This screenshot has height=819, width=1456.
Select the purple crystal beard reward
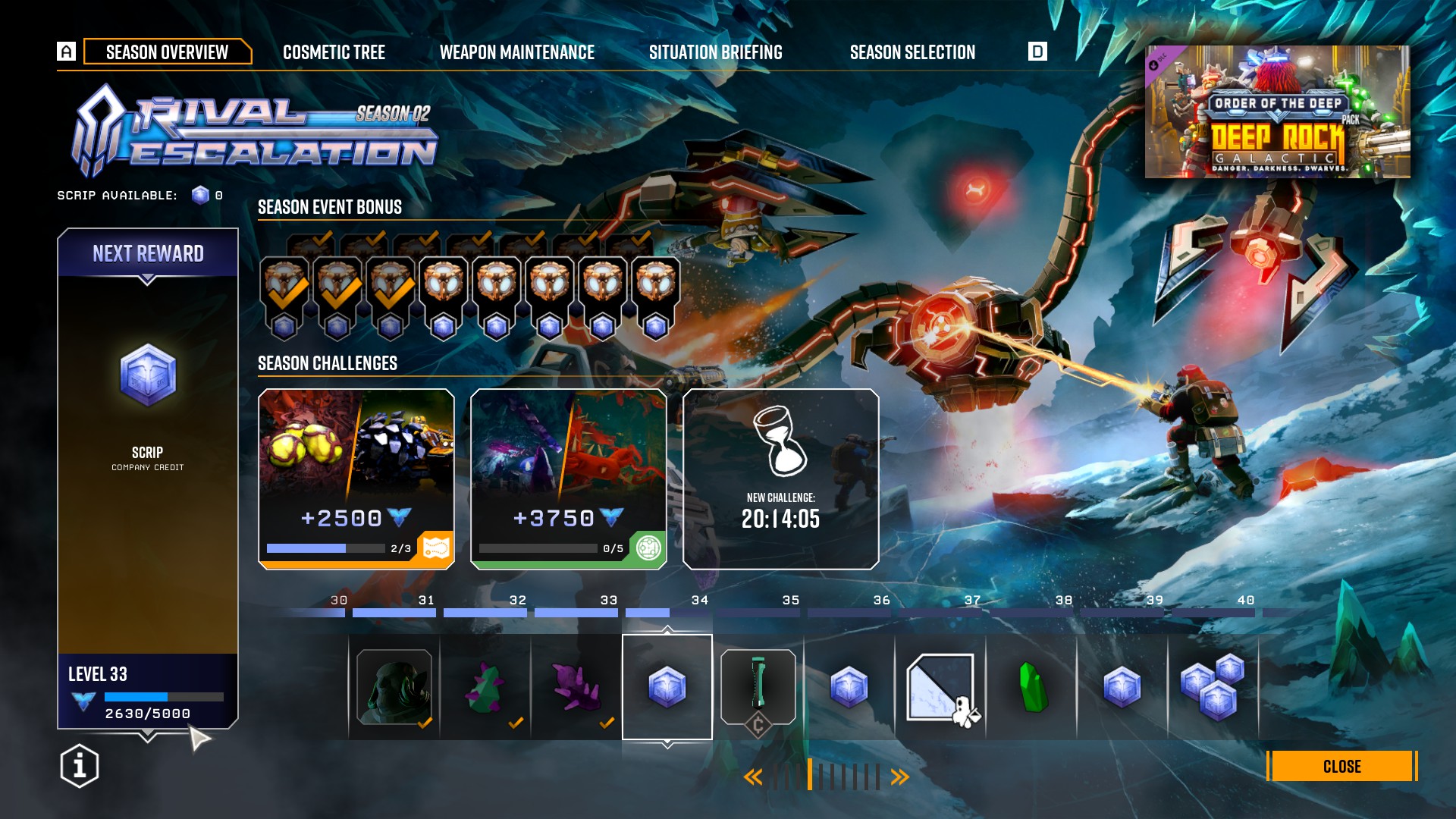click(x=576, y=687)
